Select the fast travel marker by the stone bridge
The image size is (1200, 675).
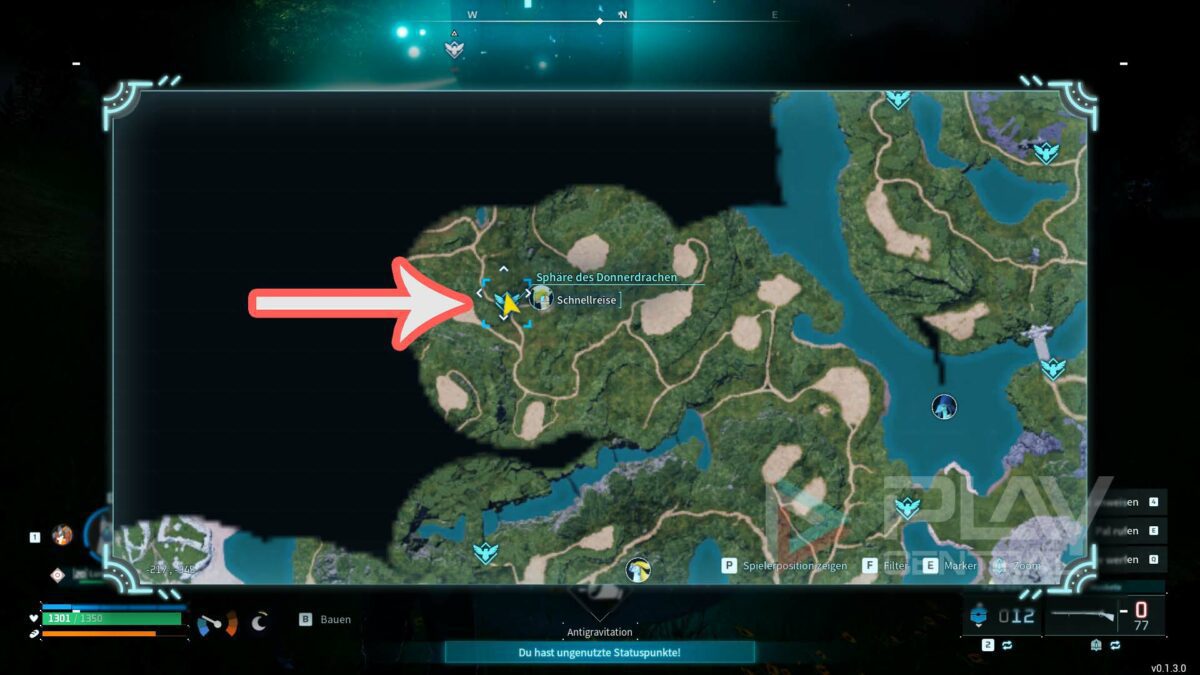(x=1053, y=369)
